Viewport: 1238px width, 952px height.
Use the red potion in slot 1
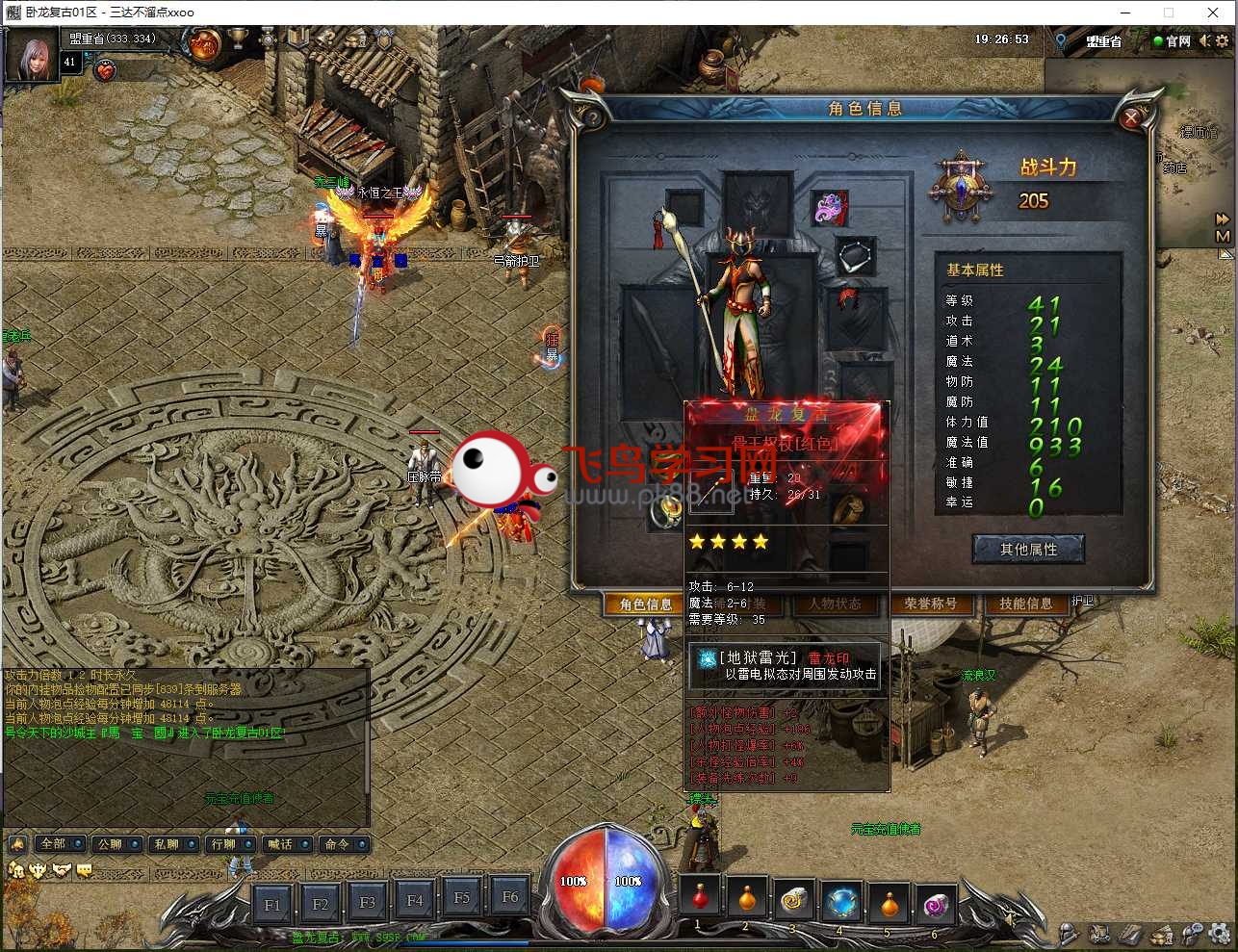(x=700, y=898)
